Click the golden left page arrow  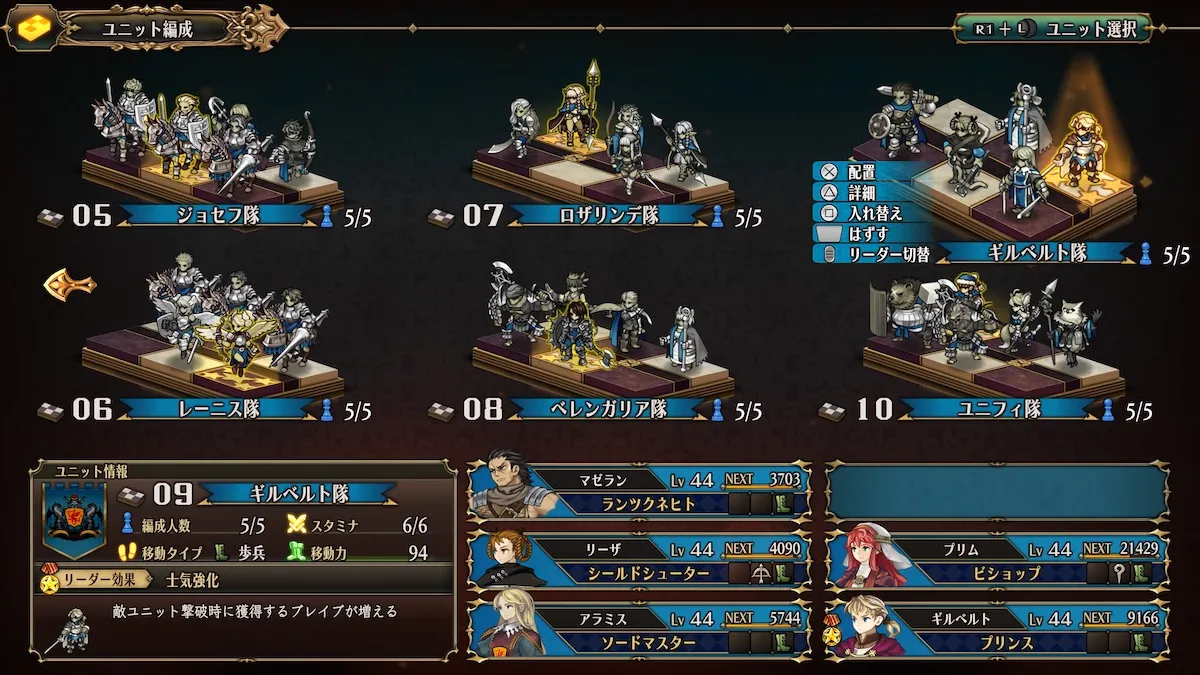(x=69, y=286)
